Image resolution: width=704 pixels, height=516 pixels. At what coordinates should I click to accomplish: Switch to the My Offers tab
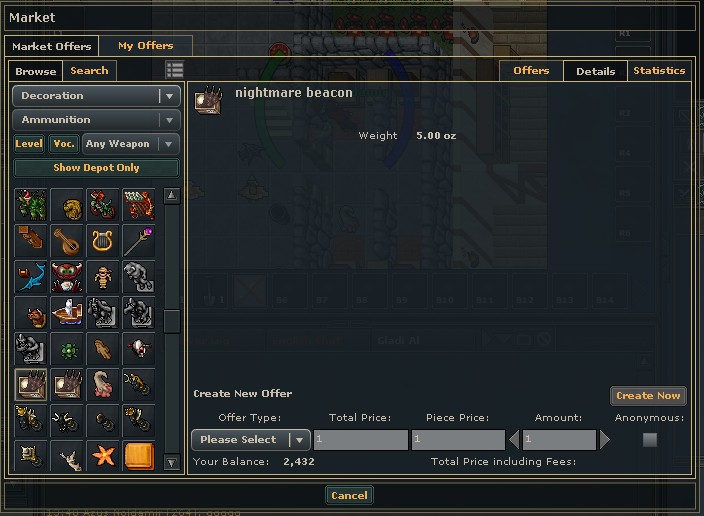point(145,46)
